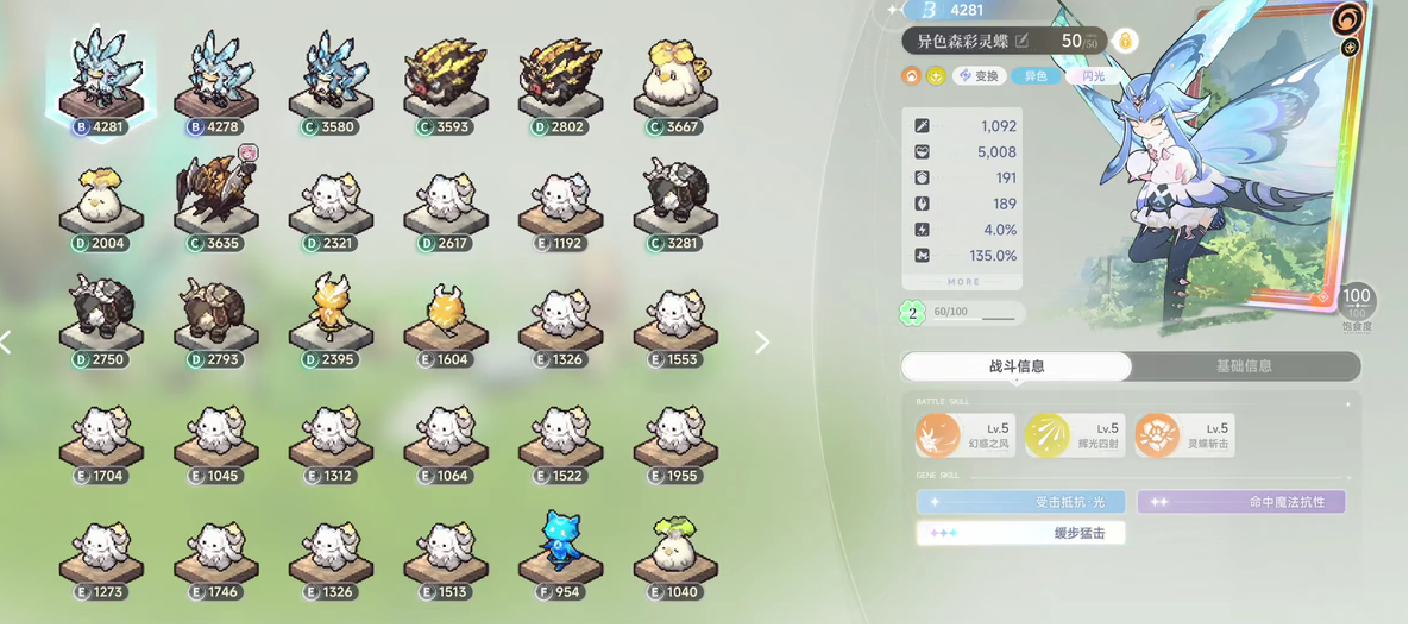The height and width of the screenshot is (624, 1408).
Task: Select the yellow chick pet rated 1604
Action: point(445,314)
